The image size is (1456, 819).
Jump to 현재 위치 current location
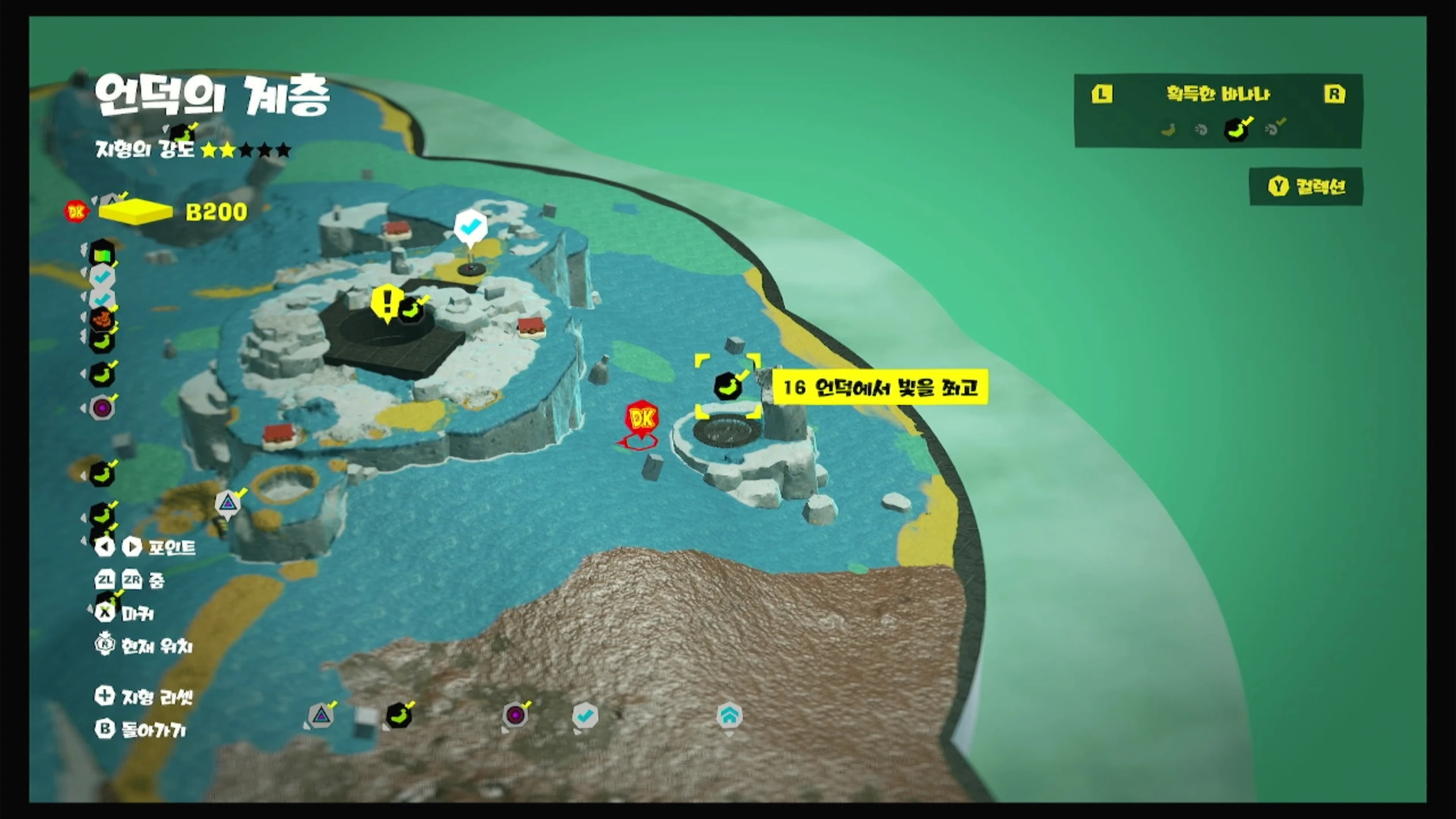click(144, 646)
